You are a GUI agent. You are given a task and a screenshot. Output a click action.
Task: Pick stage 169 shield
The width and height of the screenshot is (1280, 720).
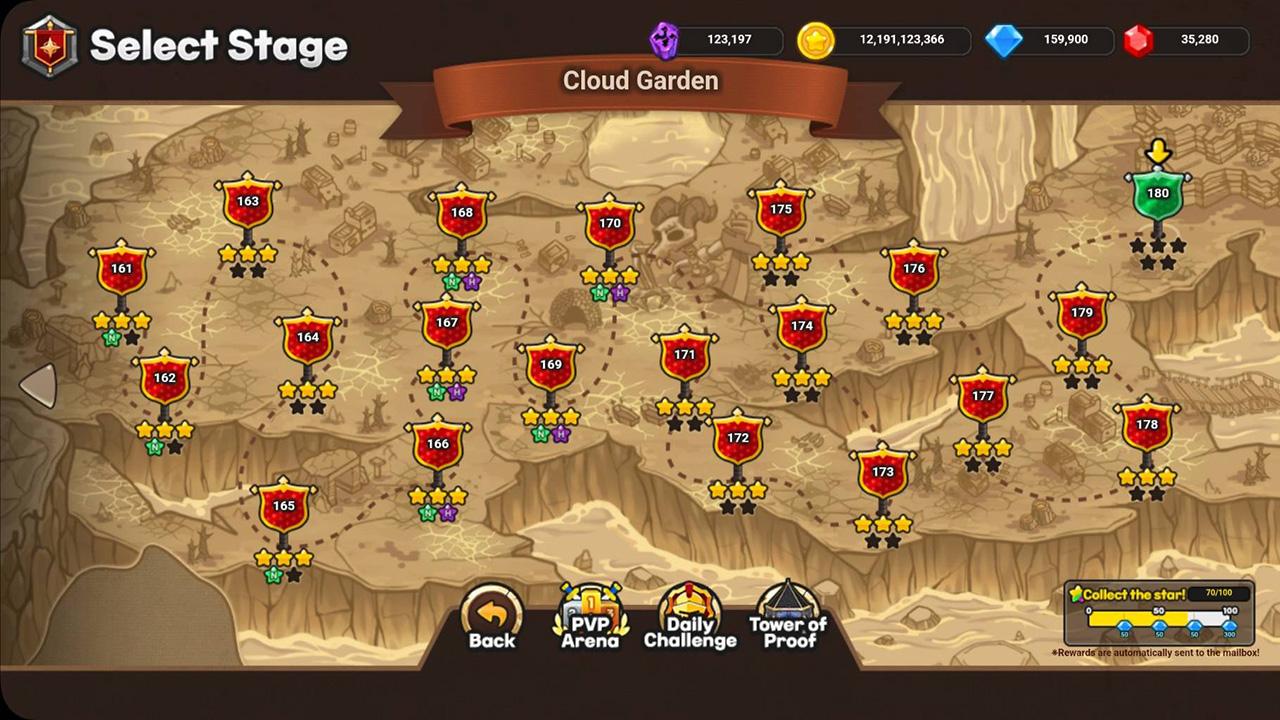click(551, 367)
